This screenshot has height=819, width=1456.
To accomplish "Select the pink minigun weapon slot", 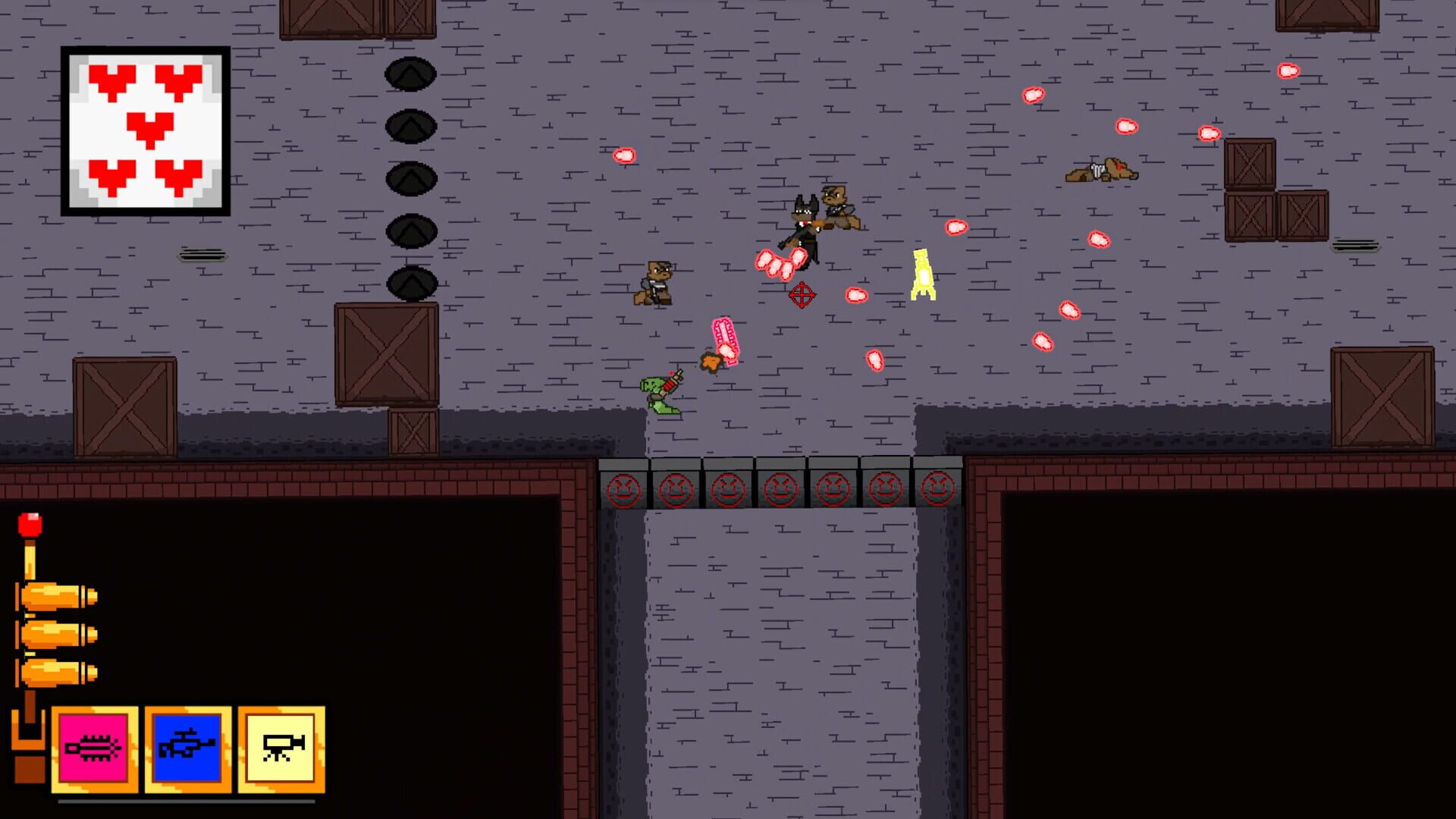I will click(x=95, y=747).
